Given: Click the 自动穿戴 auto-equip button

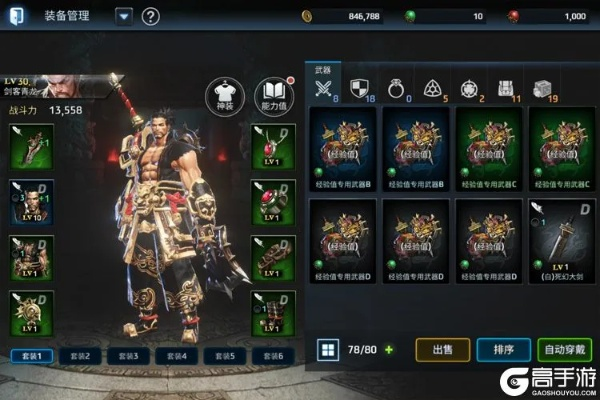Looking at the screenshot, I should tap(566, 350).
